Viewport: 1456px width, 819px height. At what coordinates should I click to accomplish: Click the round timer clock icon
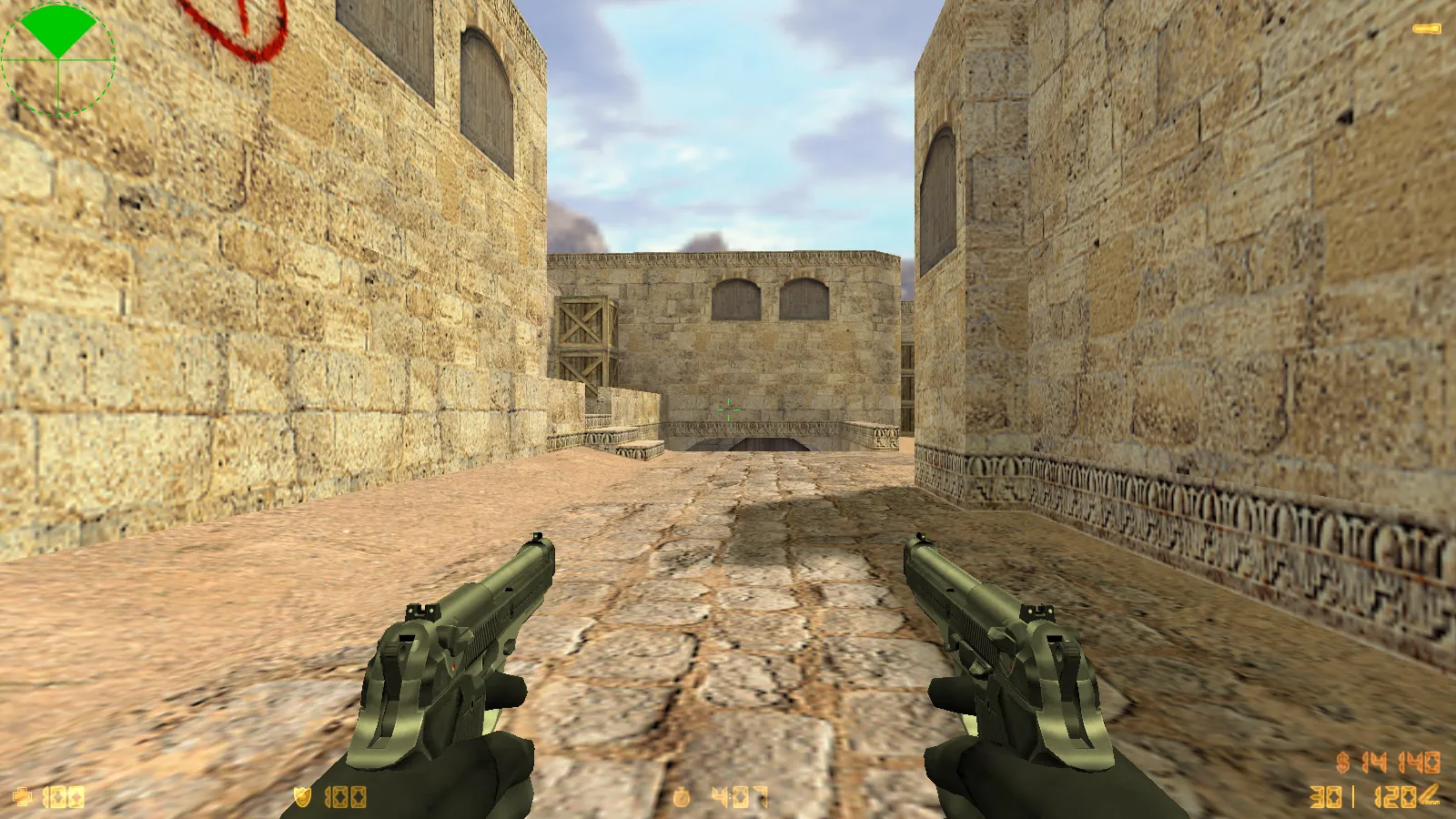[681, 795]
